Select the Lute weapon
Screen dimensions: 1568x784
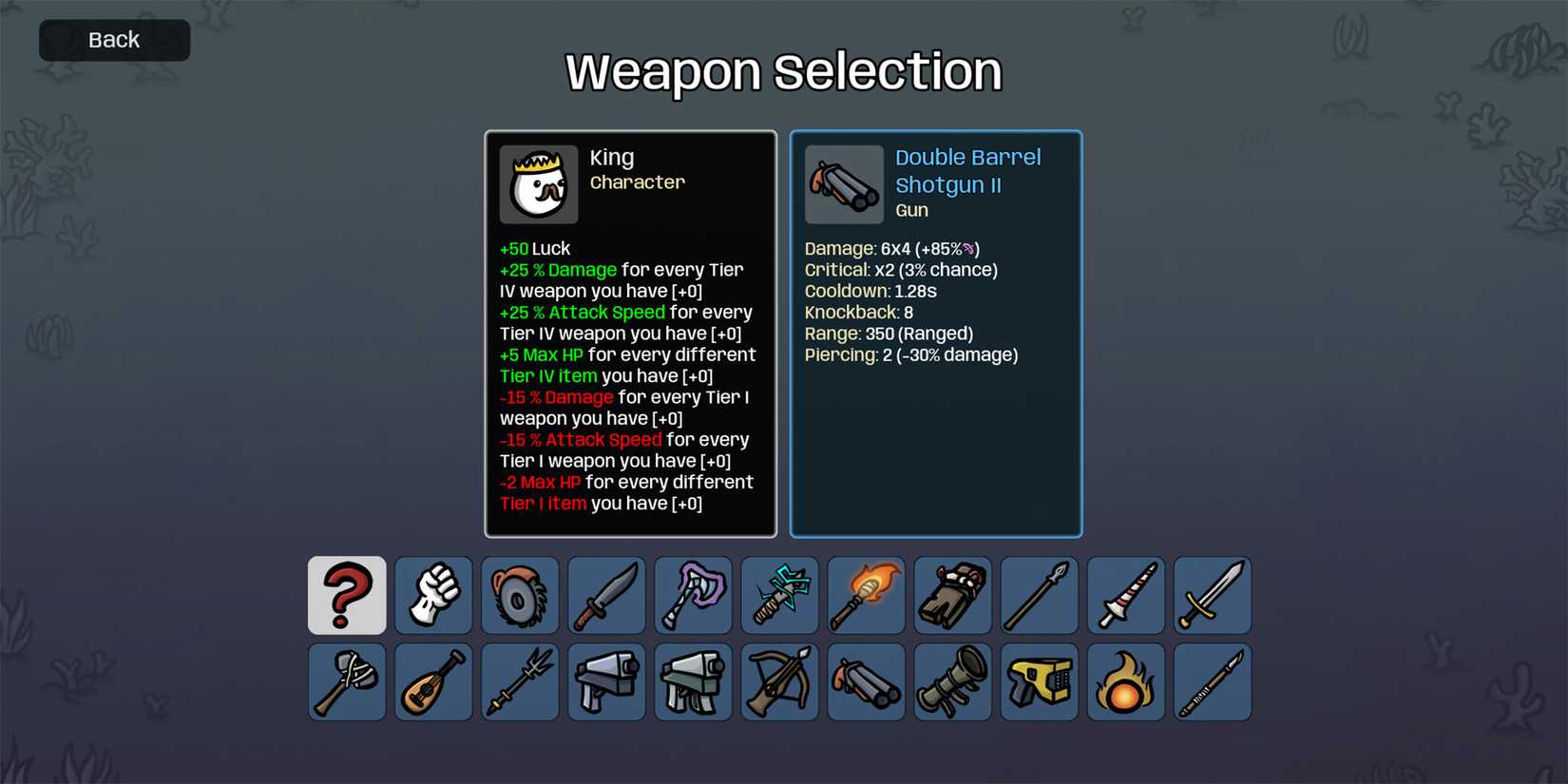(432, 681)
